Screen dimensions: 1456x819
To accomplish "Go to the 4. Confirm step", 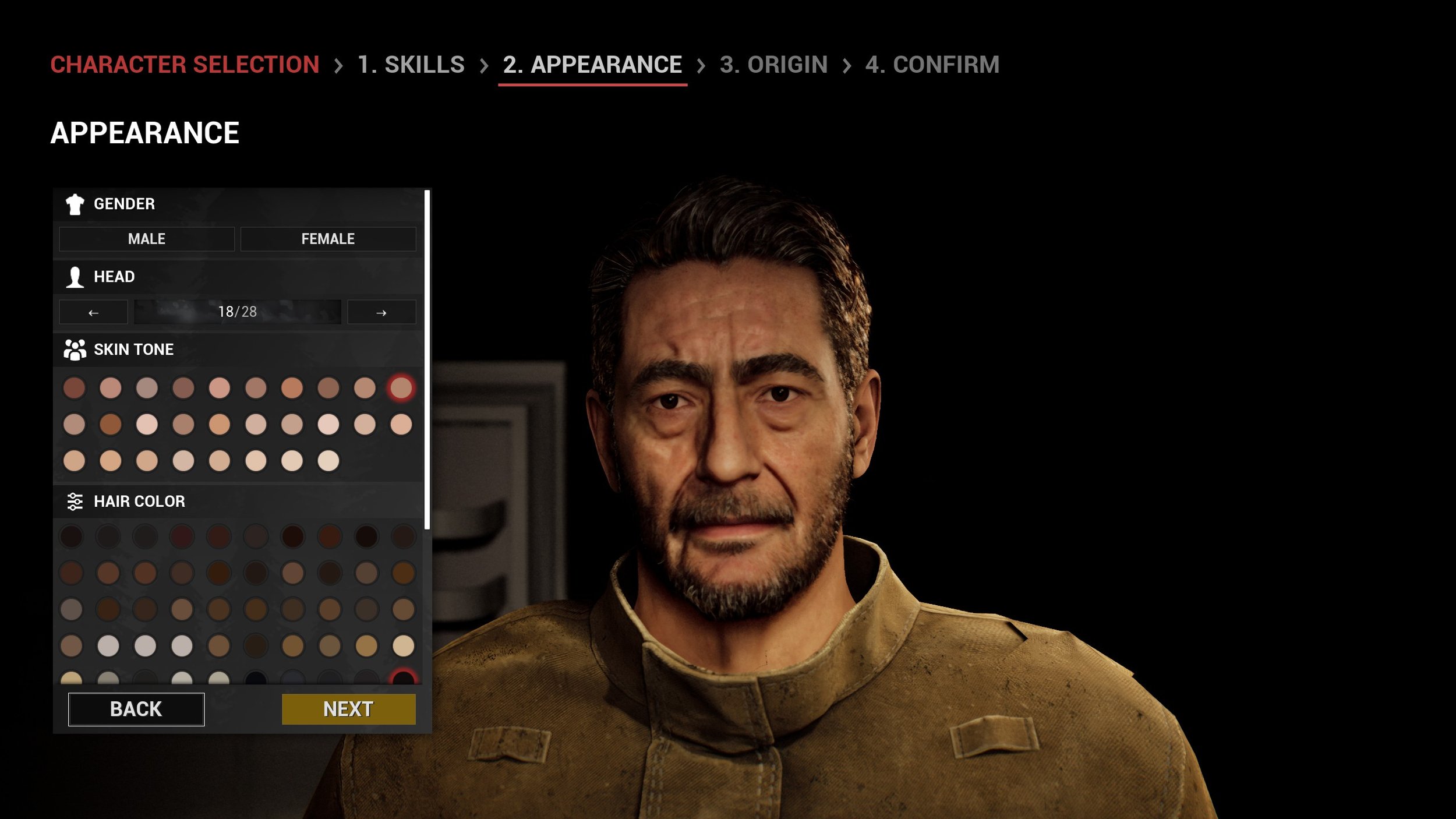I will [x=932, y=65].
